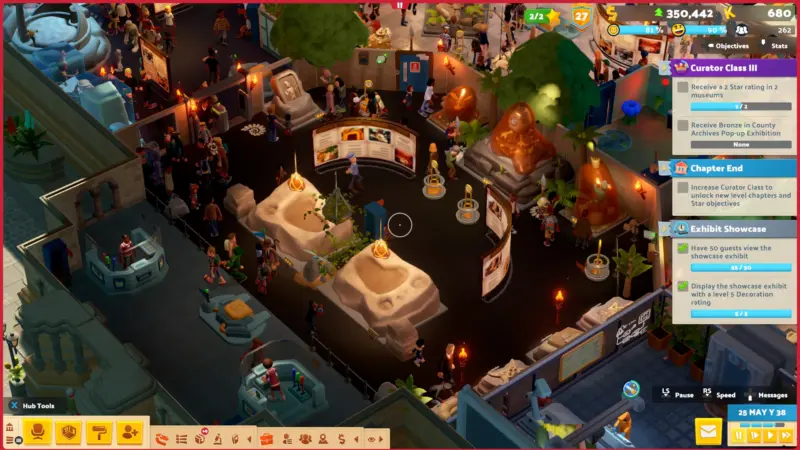
Task: Open the room blueprint build tool
Action: tap(68, 432)
